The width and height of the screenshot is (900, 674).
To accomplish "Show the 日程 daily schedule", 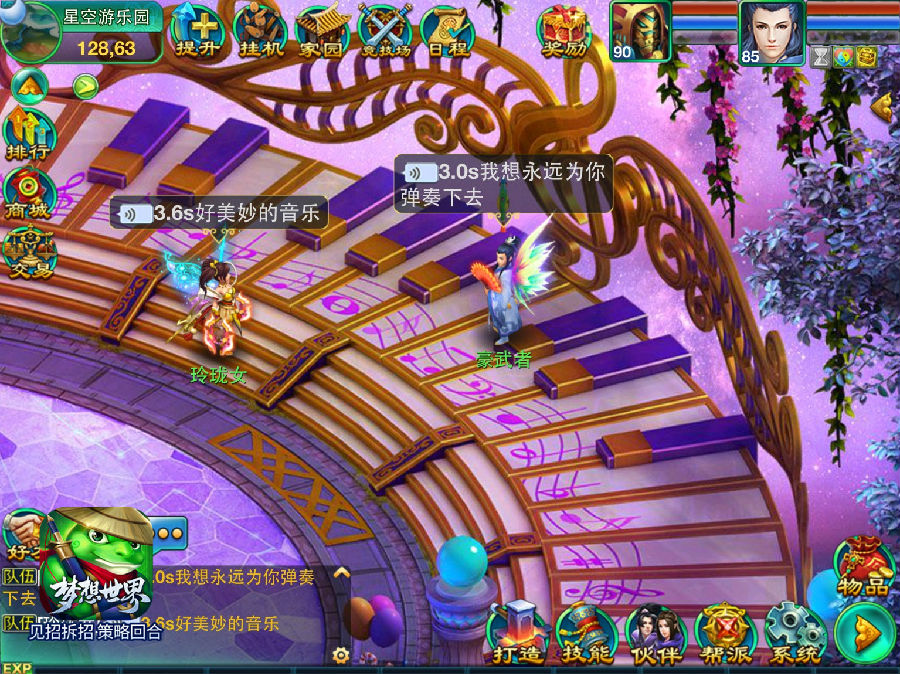I will coord(445,30).
